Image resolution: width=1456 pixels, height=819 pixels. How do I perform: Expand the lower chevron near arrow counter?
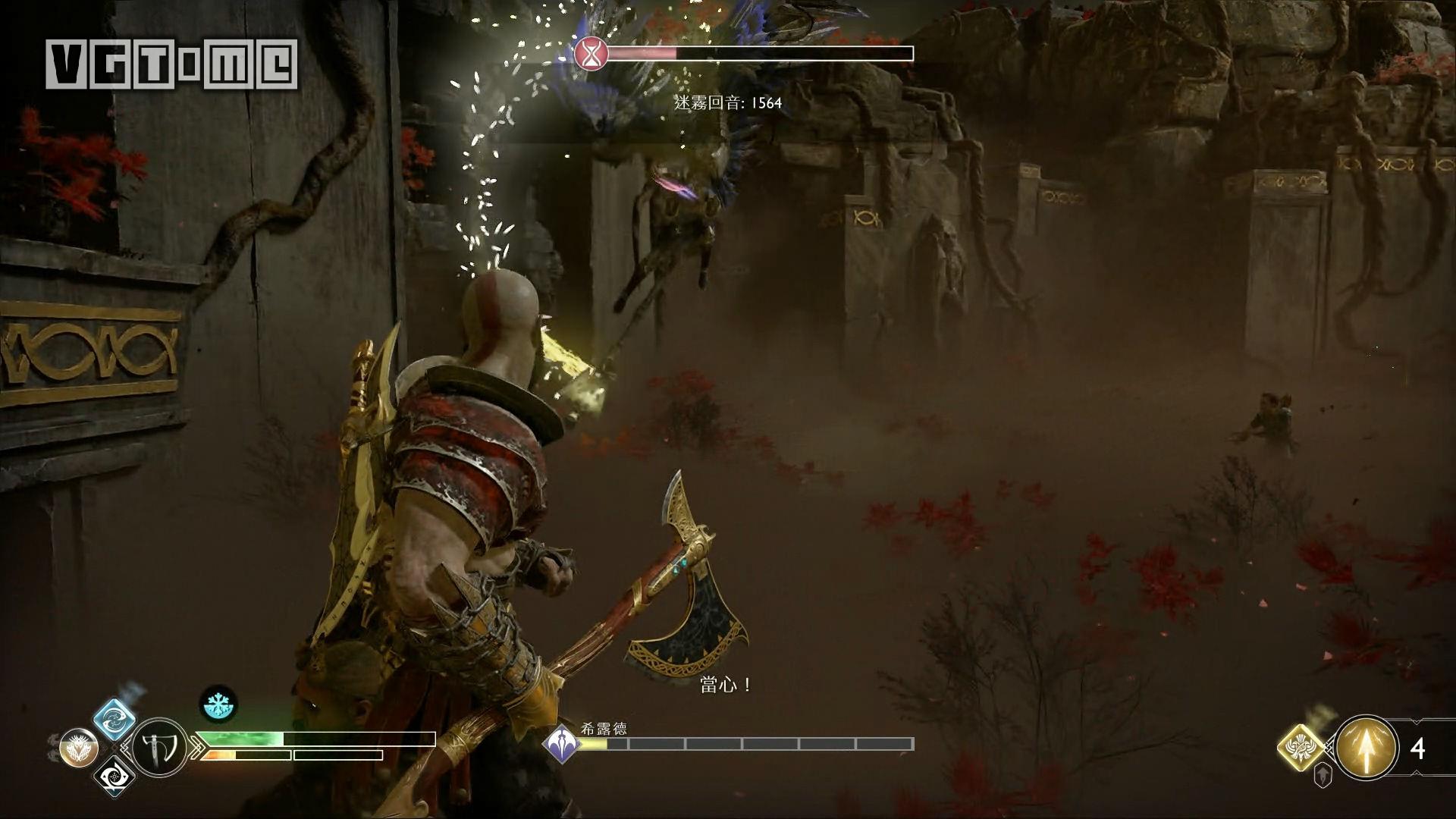click(x=1417, y=773)
